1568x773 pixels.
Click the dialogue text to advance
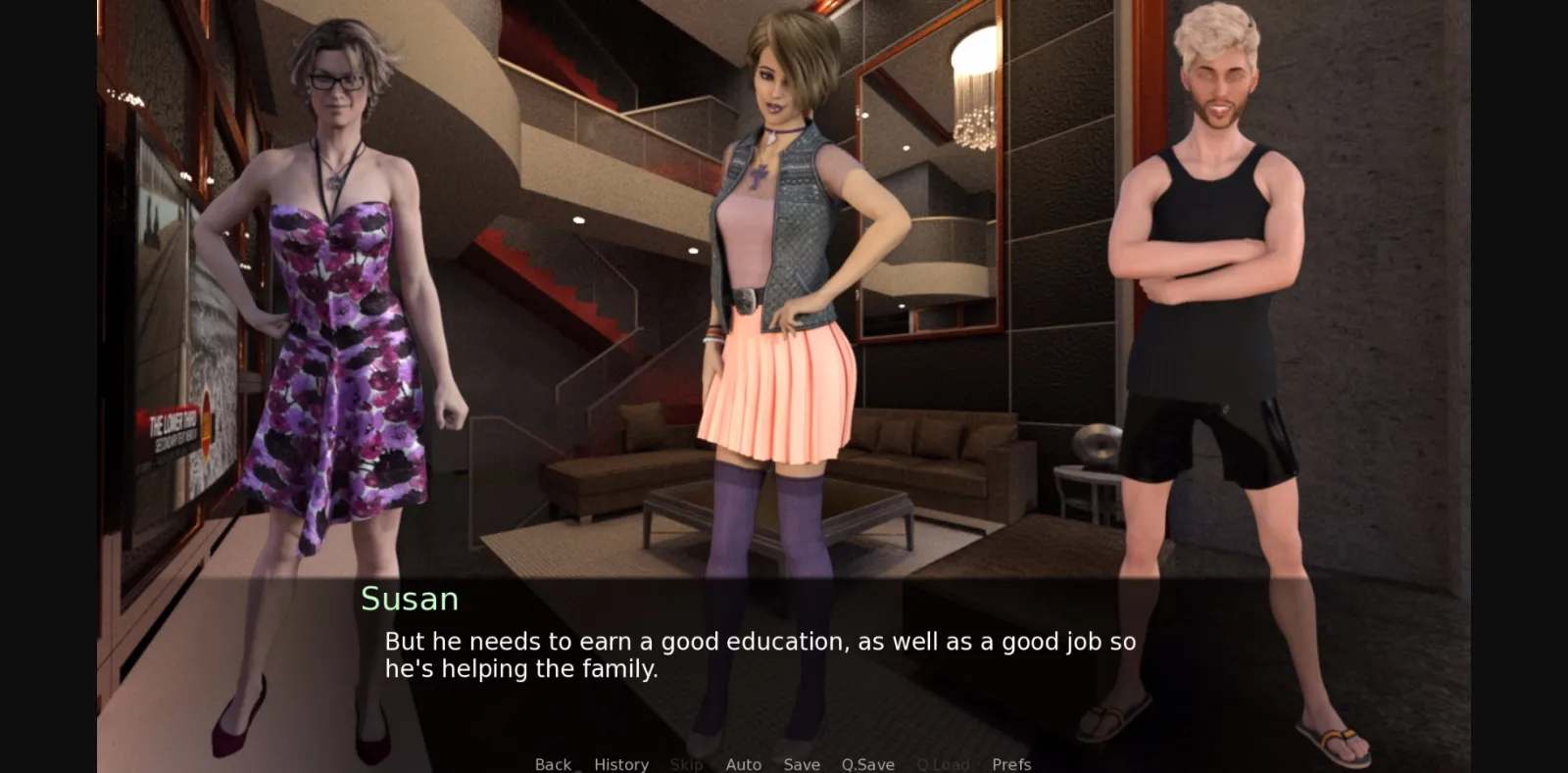click(x=759, y=654)
